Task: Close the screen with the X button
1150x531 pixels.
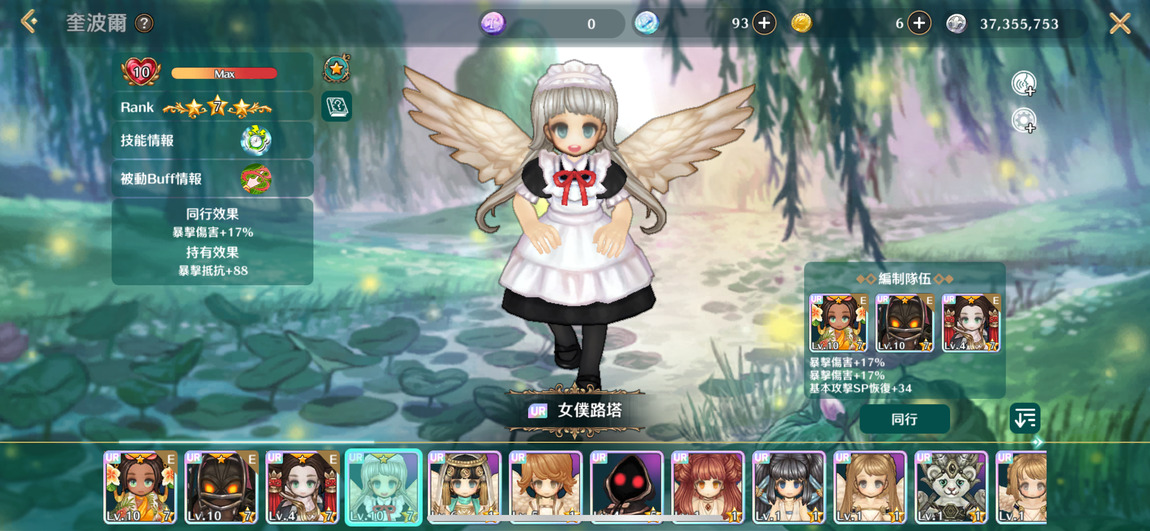Action: pyautogui.click(x=1120, y=23)
